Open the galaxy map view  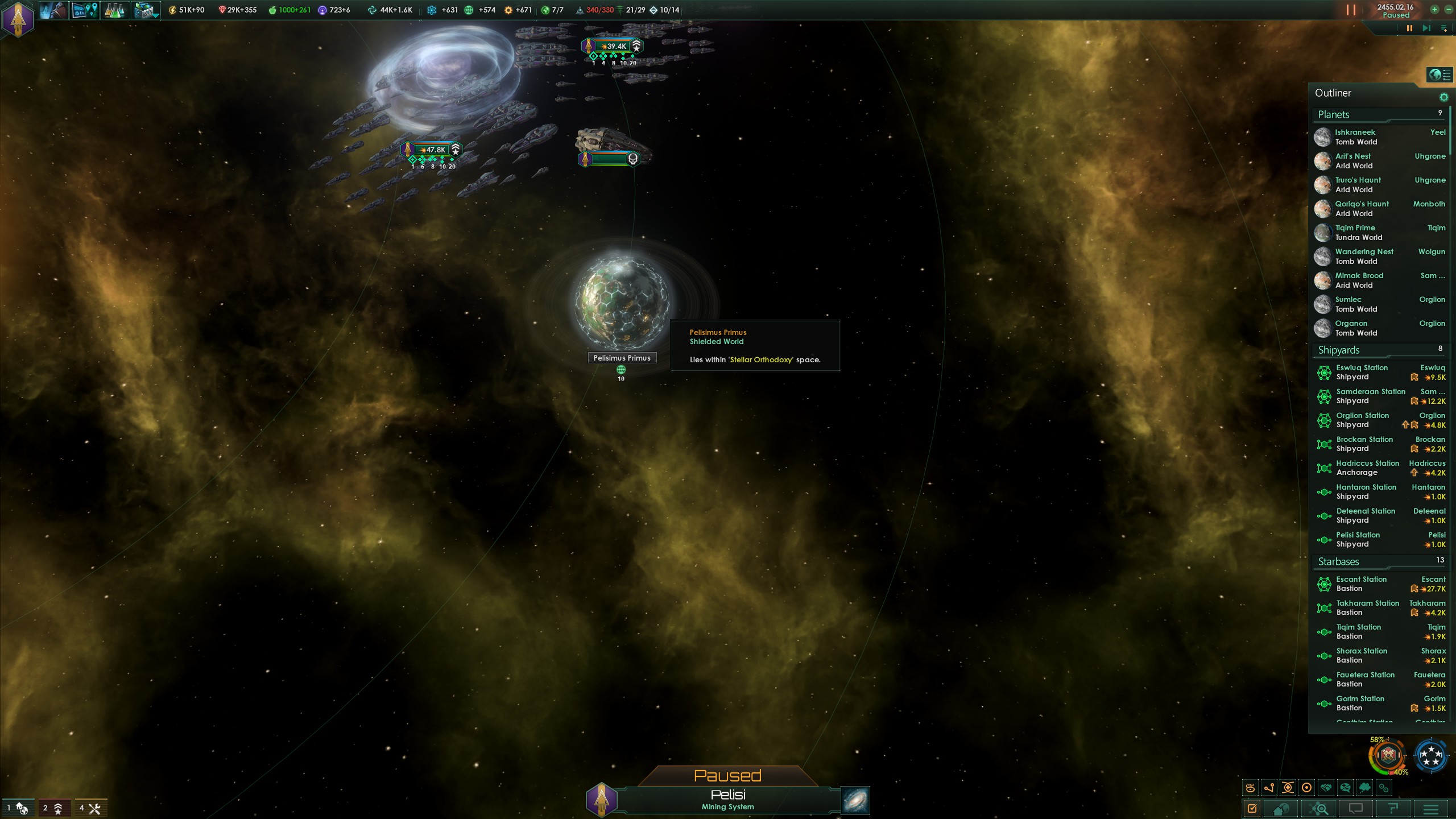pyautogui.click(x=855, y=800)
